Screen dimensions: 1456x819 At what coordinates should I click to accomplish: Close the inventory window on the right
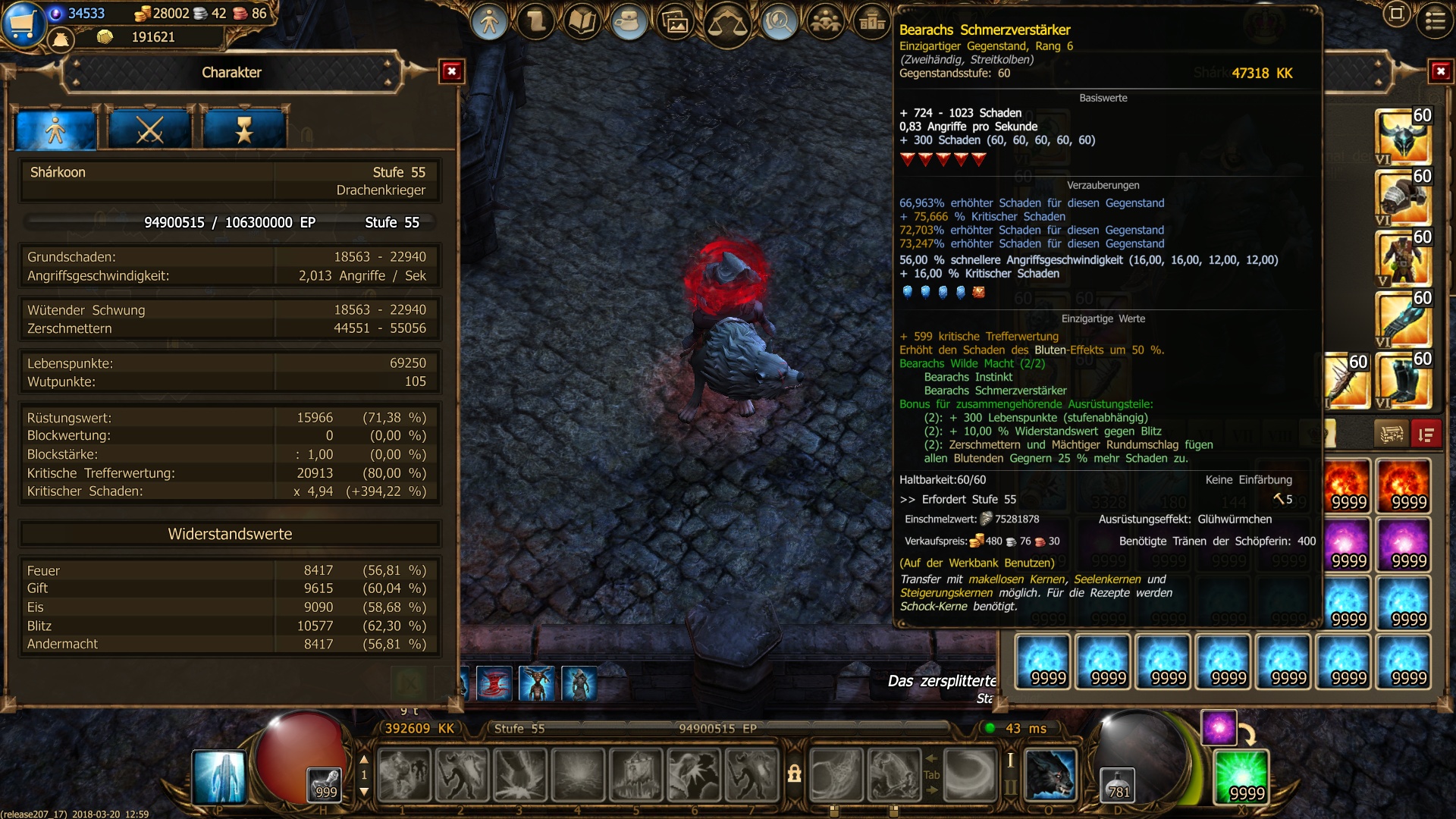pyautogui.click(x=1440, y=71)
